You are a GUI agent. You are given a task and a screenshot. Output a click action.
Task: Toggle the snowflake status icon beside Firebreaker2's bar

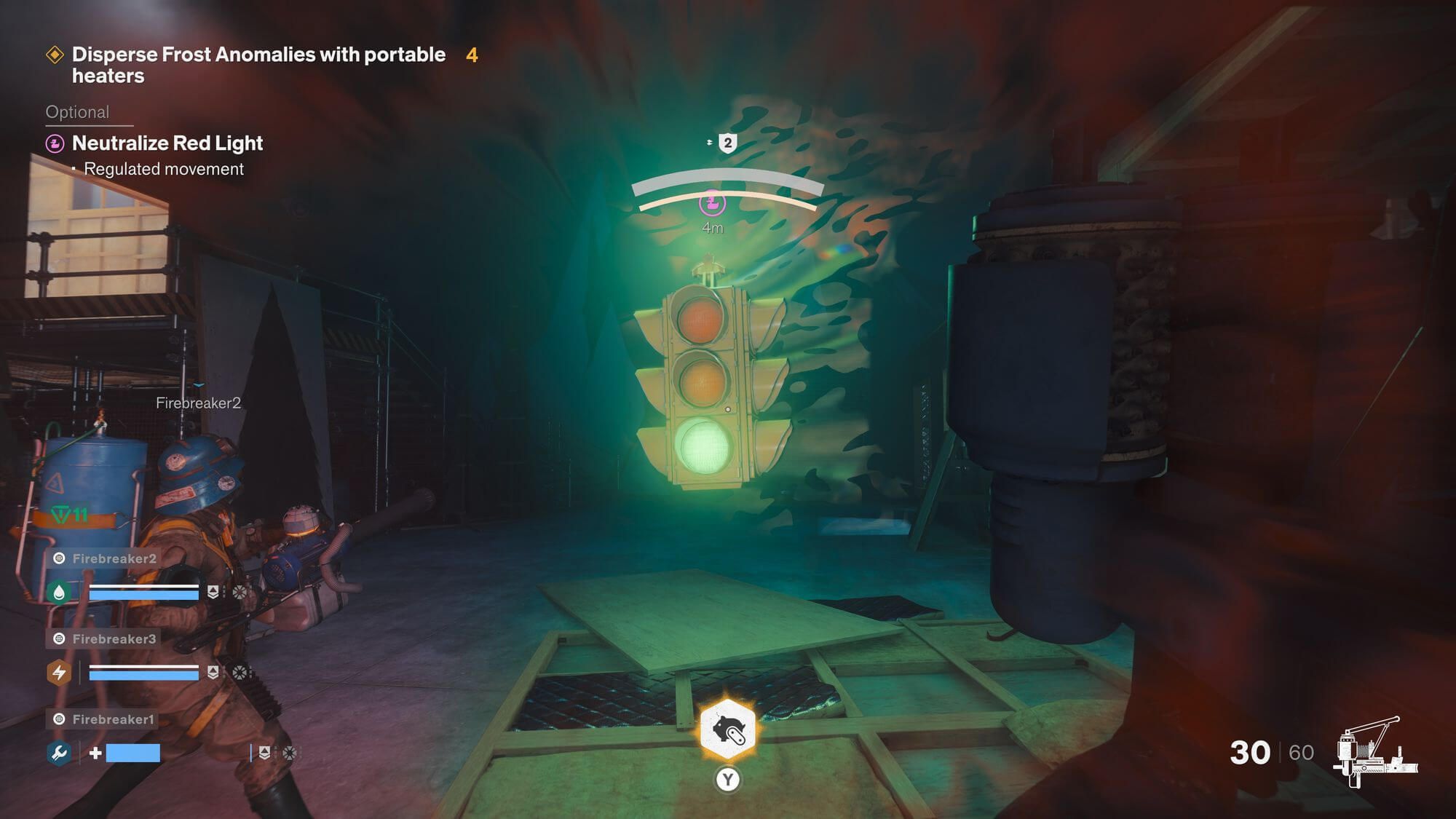pyautogui.click(x=240, y=593)
